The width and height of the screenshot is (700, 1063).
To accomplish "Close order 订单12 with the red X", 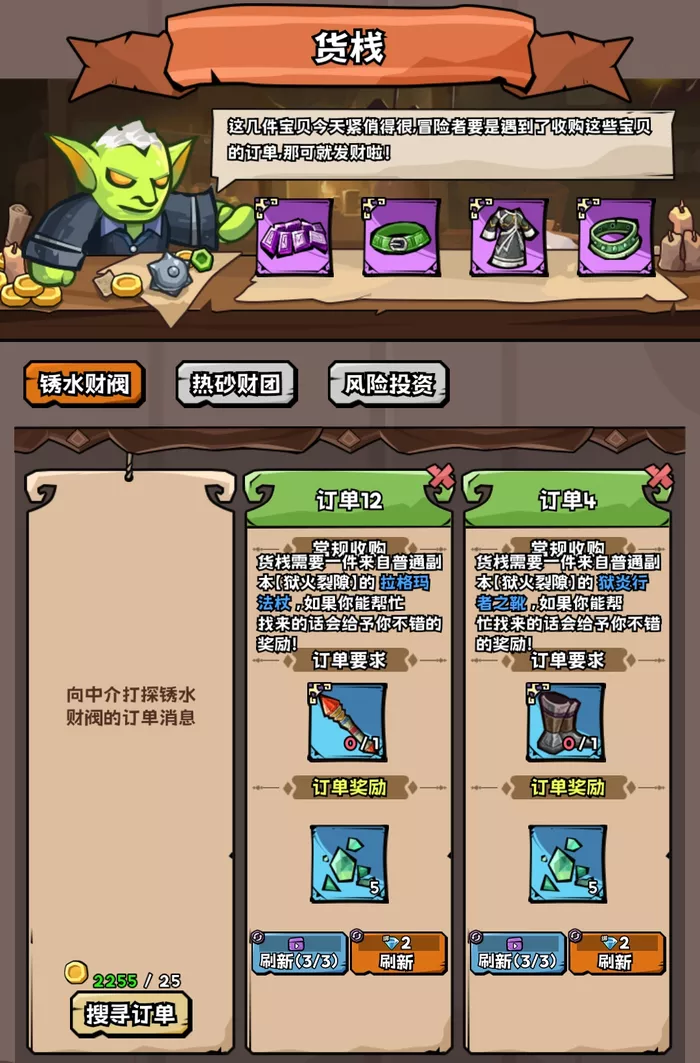I will pos(440,476).
